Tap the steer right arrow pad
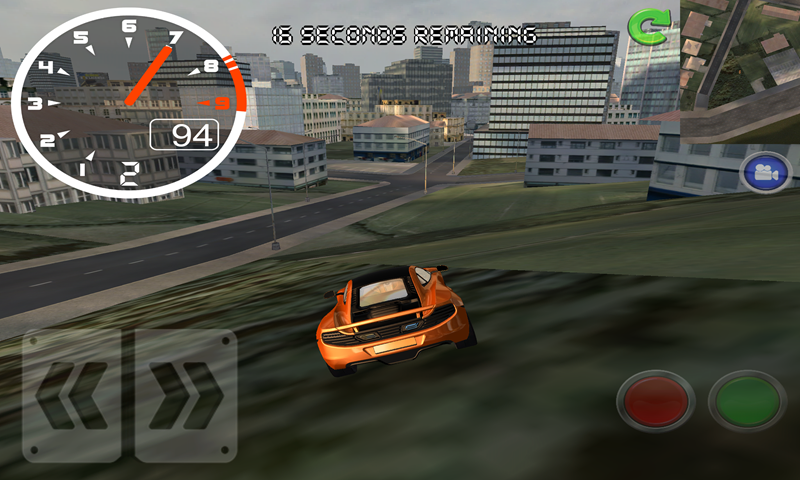This screenshot has height=480, width=800. (186, 395)
